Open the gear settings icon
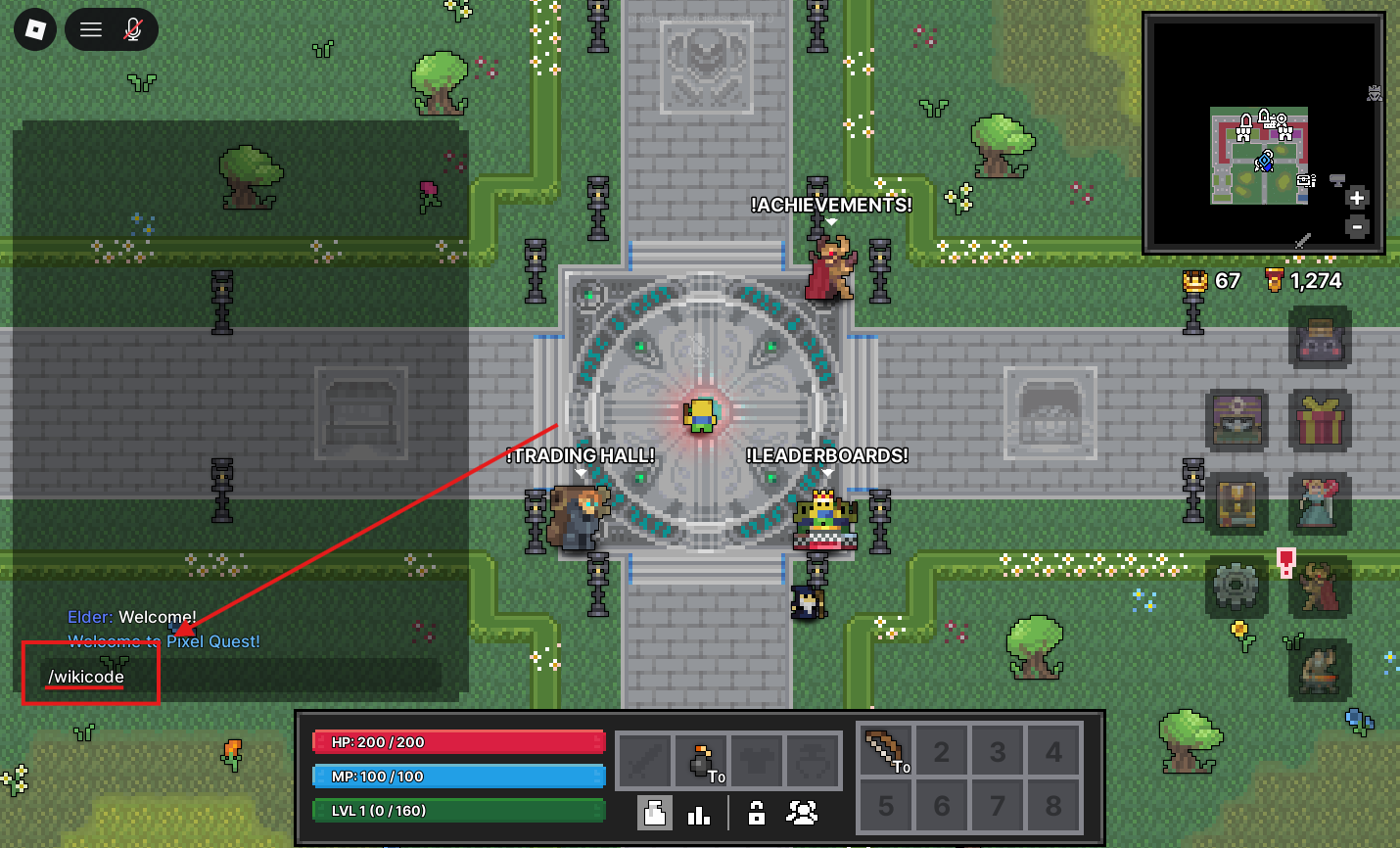This screenshot has width=1400, height=848. (x=1236, y=588)
